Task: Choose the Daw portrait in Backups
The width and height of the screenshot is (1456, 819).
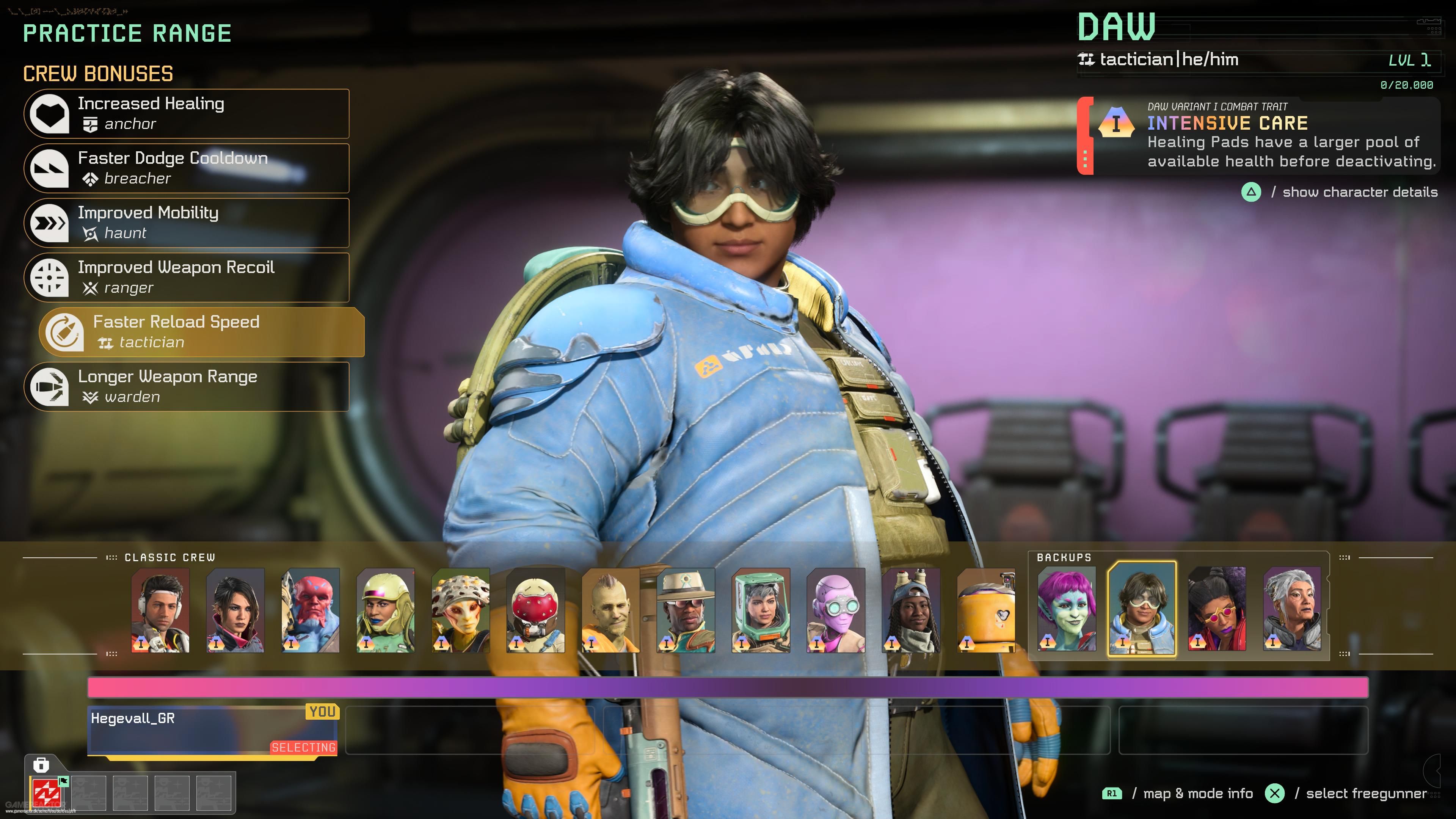Action: coord(1142,609)
